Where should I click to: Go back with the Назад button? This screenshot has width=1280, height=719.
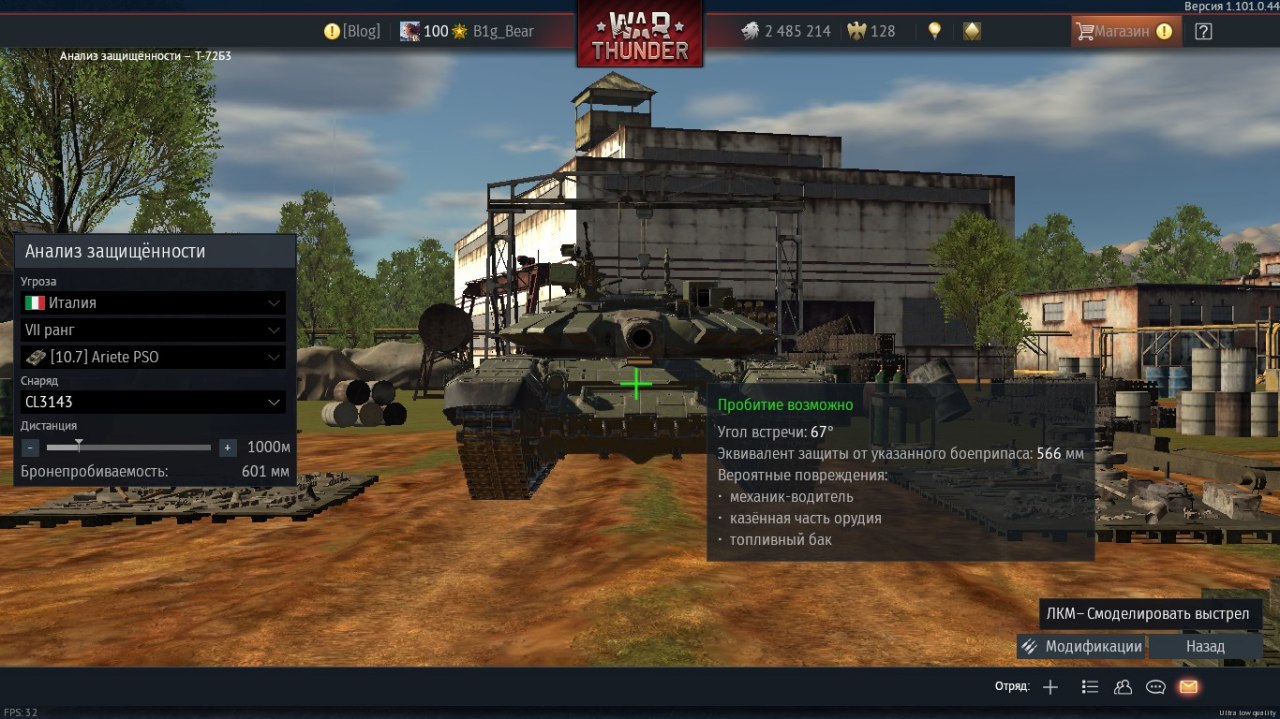click(1205, 646)
